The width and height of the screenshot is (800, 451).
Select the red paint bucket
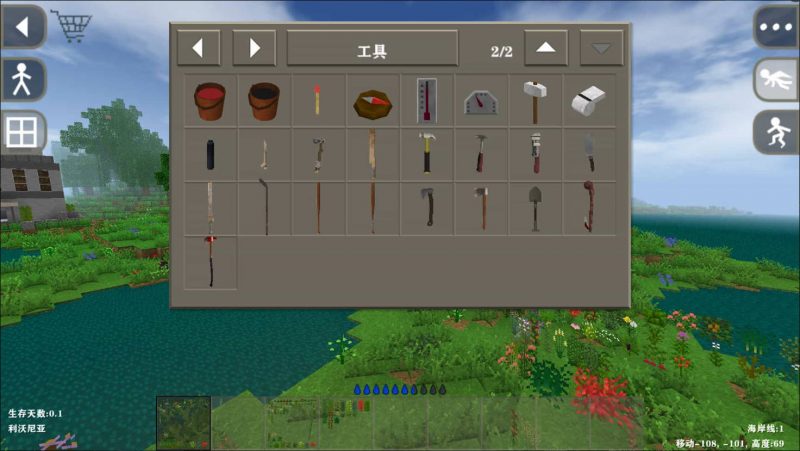tap(210, 101)
